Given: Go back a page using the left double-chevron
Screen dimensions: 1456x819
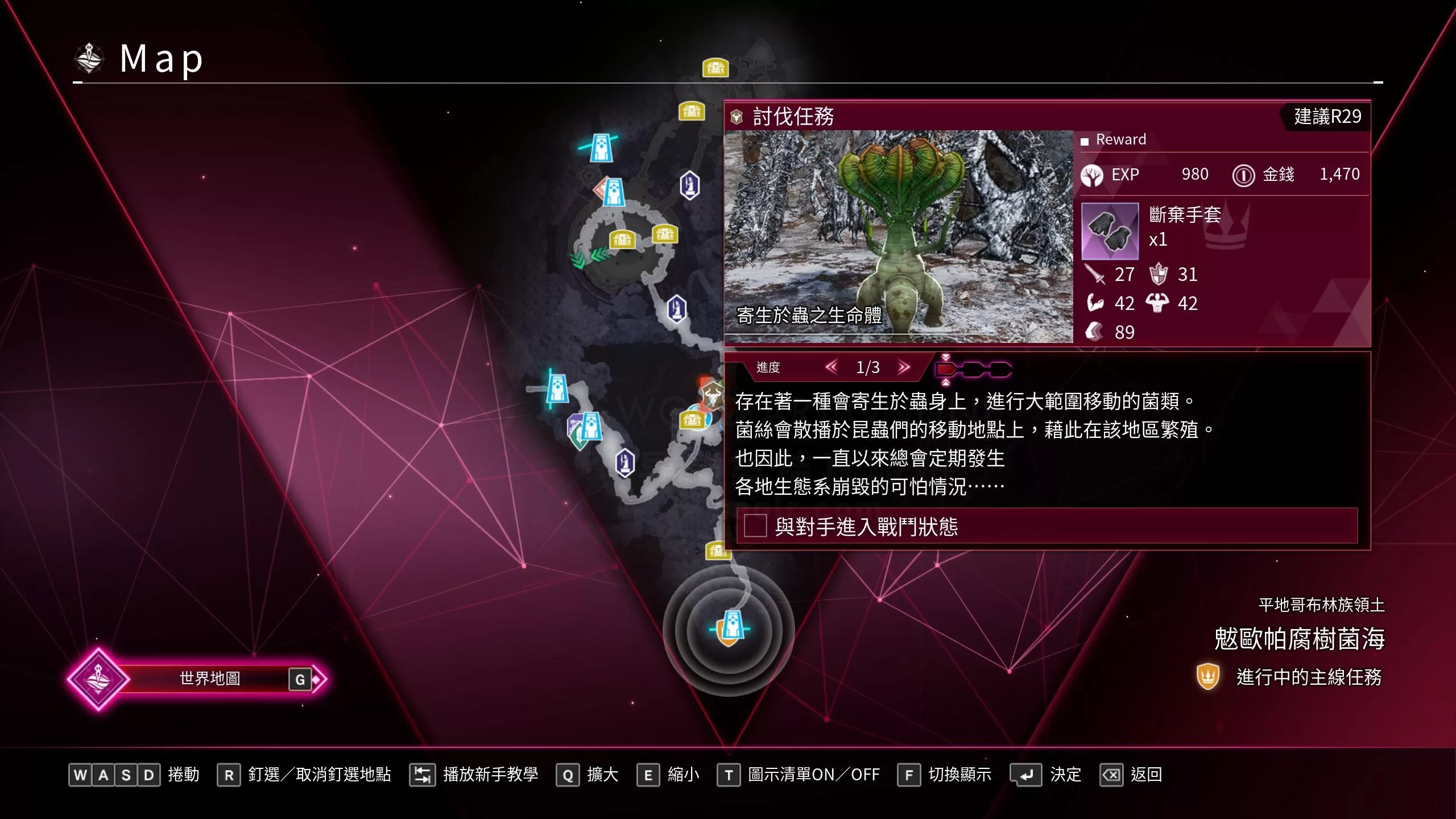Looking at the screenshot, I should [832, 367].
